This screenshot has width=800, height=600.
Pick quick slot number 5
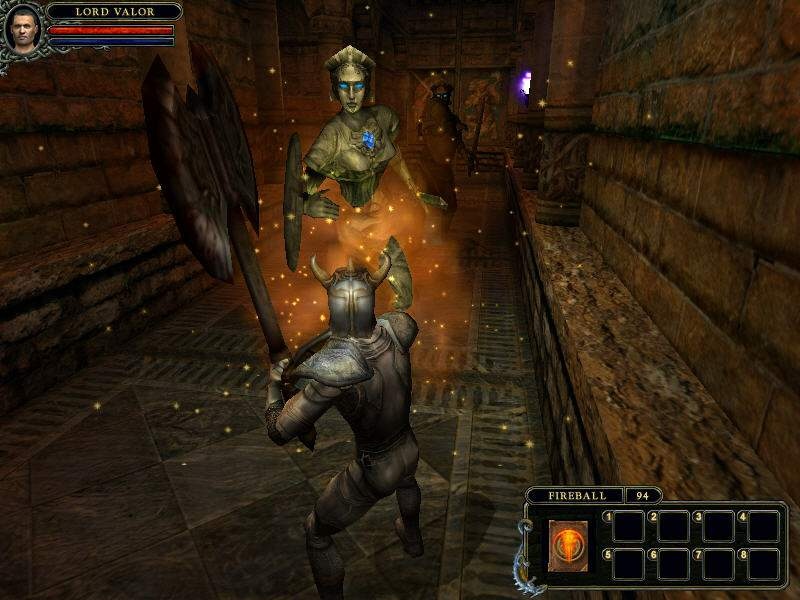[629, 564]
